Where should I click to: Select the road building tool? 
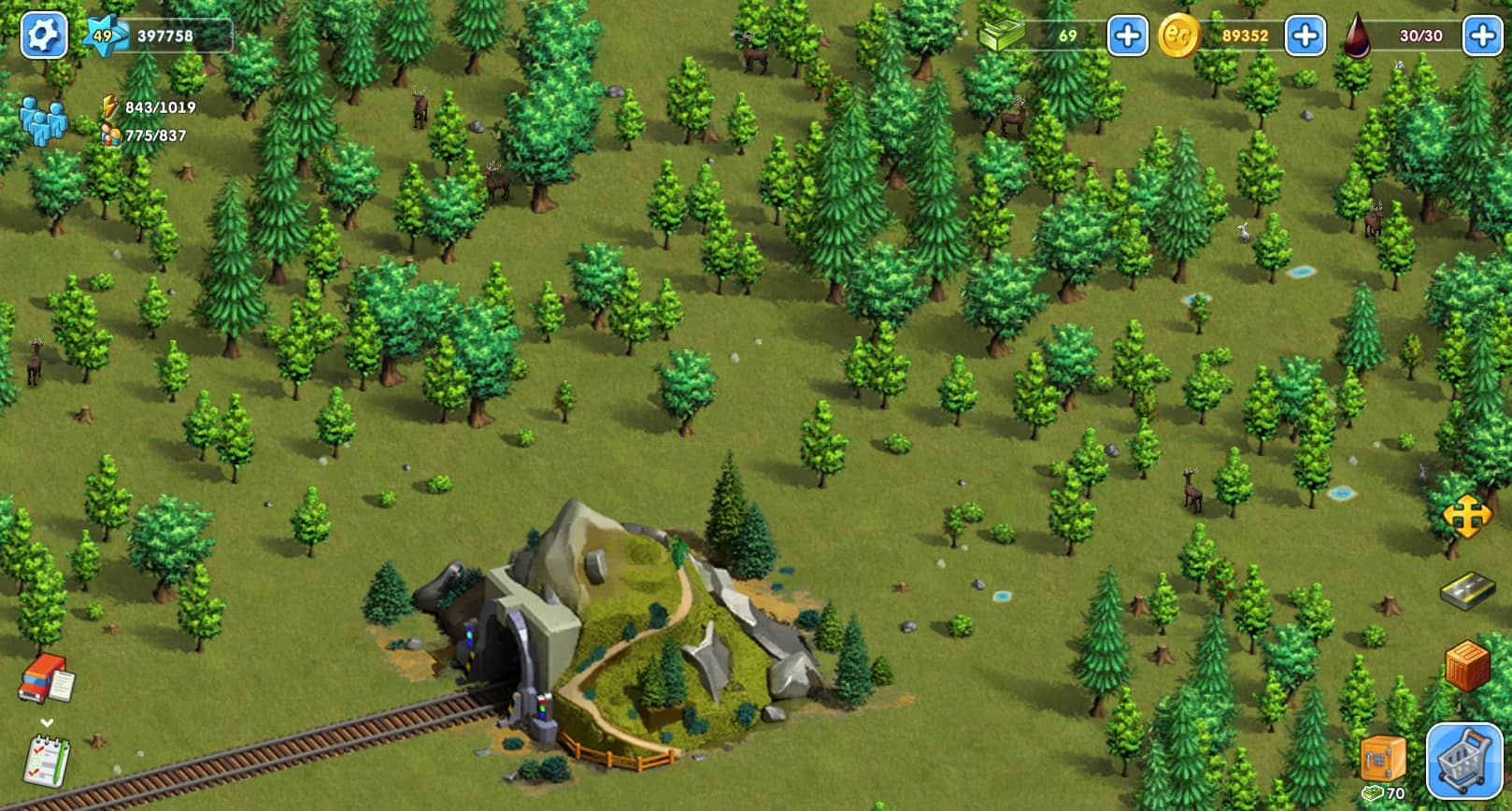[1467, 590]
